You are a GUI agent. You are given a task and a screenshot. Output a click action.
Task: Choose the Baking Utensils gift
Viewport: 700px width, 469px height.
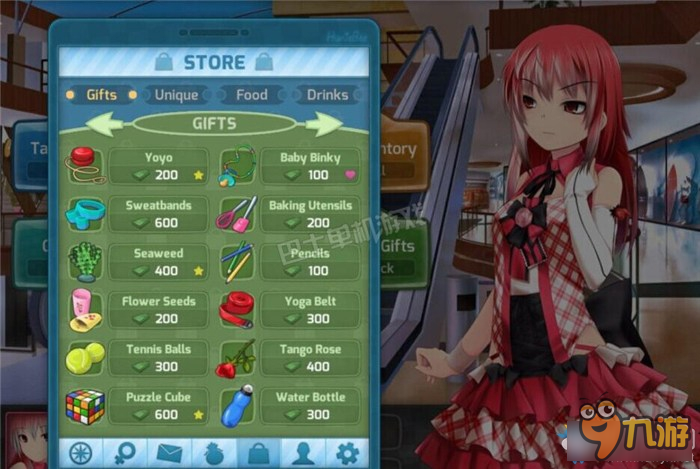[309, 214]
